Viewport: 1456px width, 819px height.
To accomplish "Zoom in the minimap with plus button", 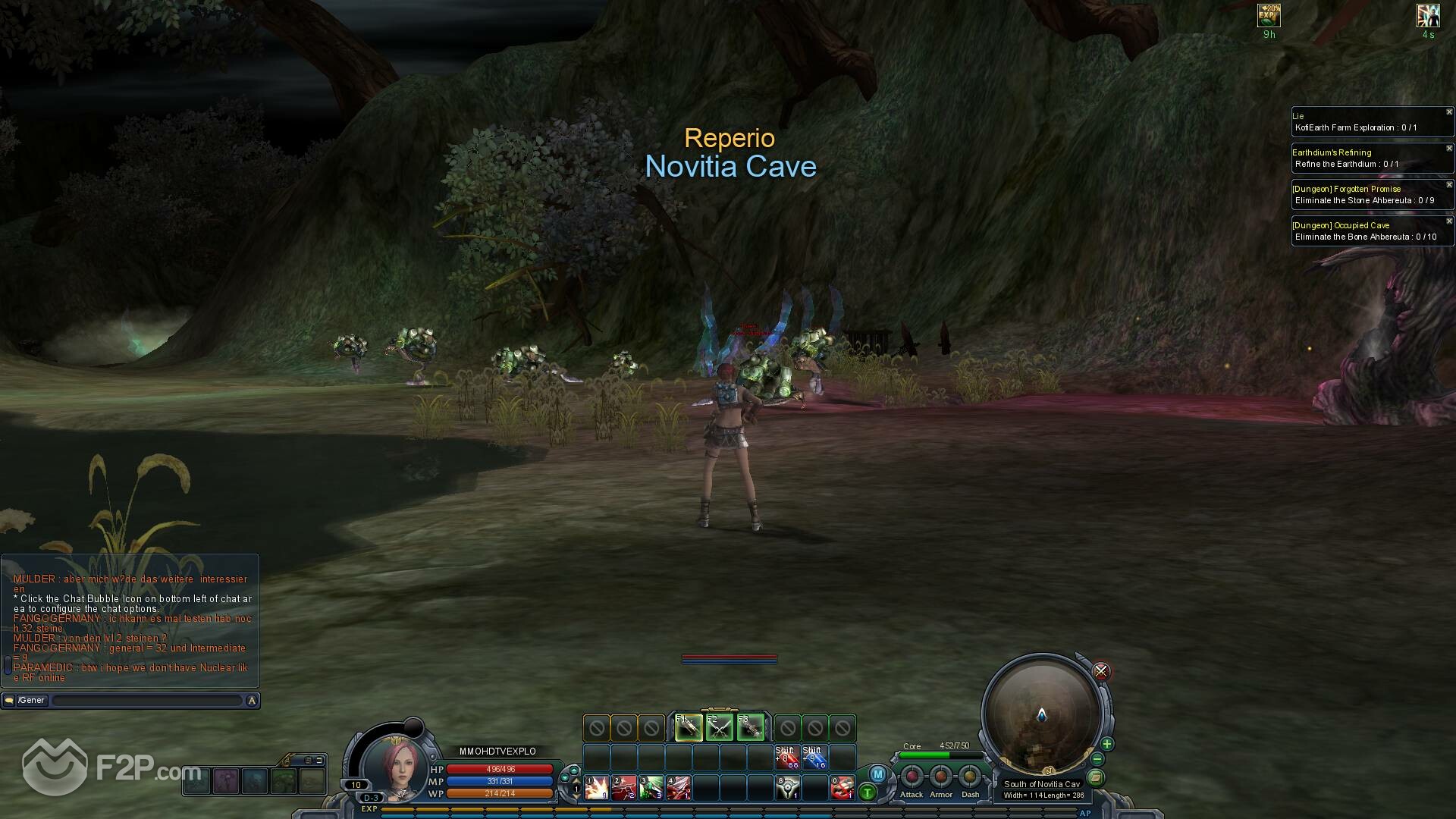I will (x=1107, y=744).
